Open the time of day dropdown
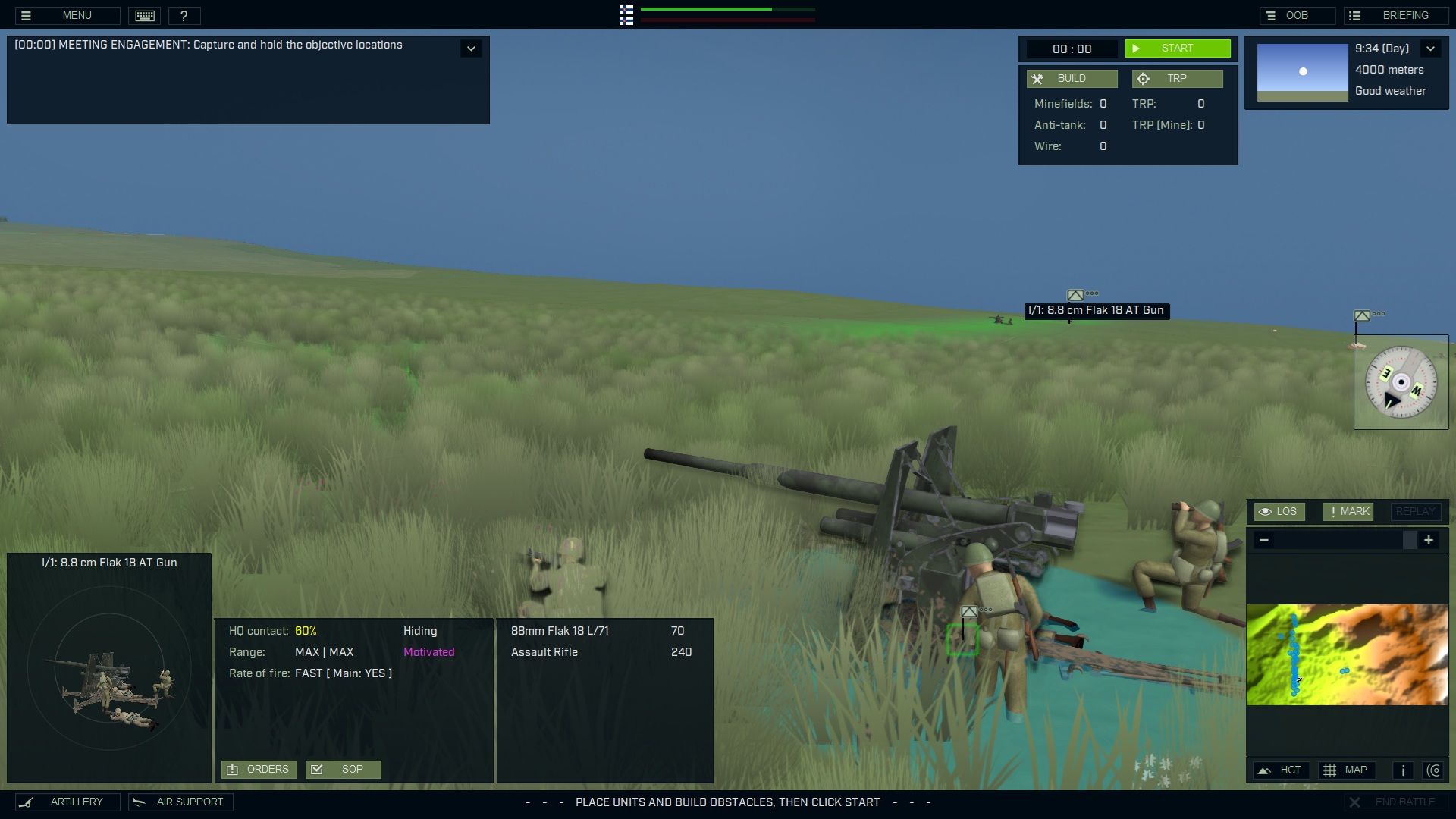 click(1432, 48)
